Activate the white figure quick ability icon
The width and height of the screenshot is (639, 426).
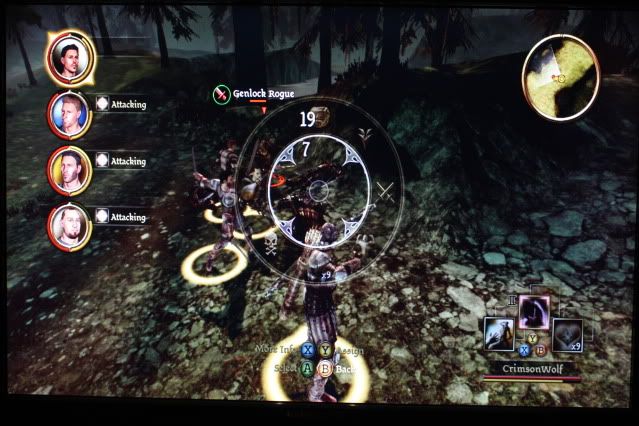(499, 334)
